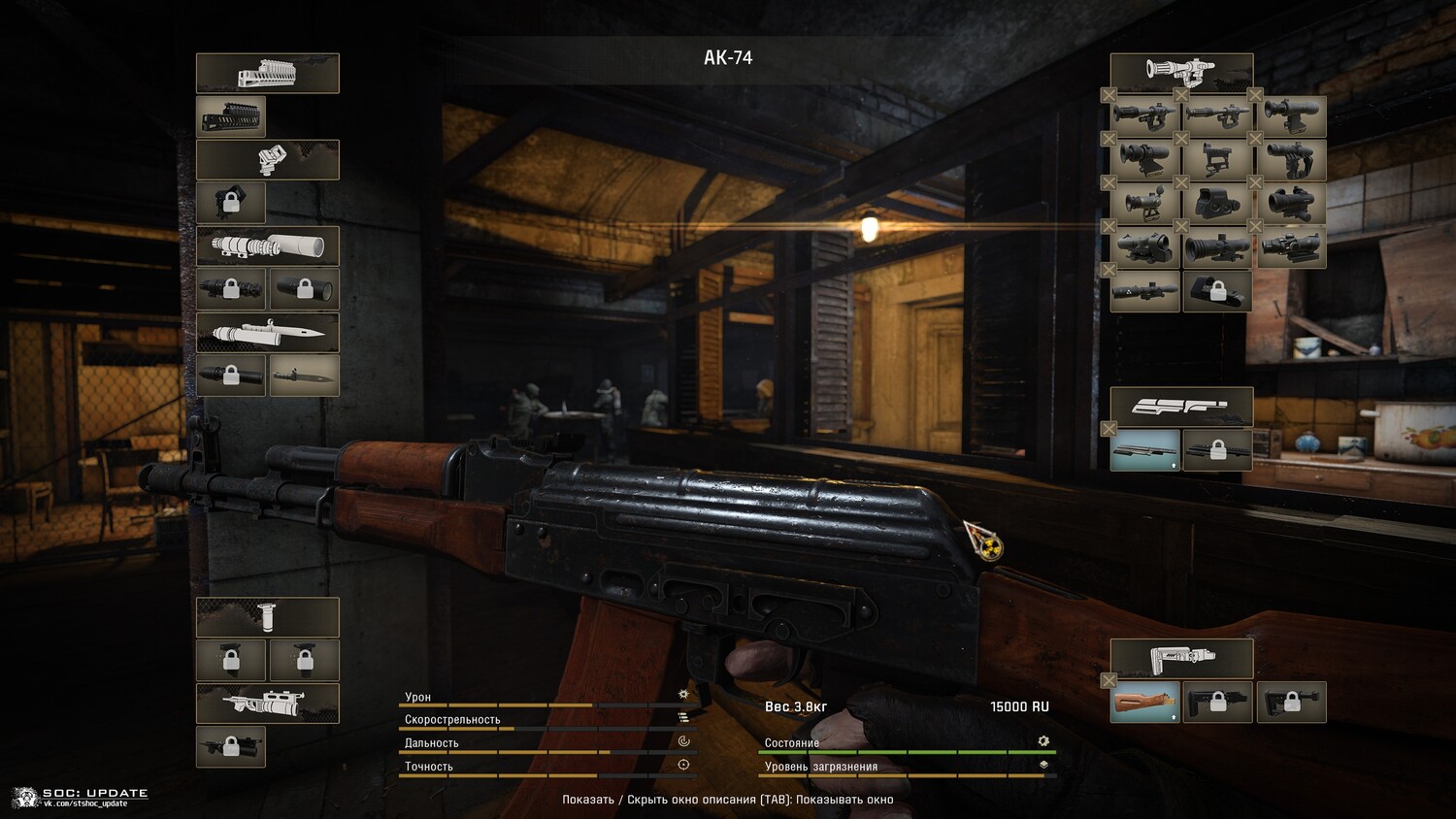The image size is (1456, 819).
Task: Open the dust cover category header
Action: click(x=1181, y=407)
